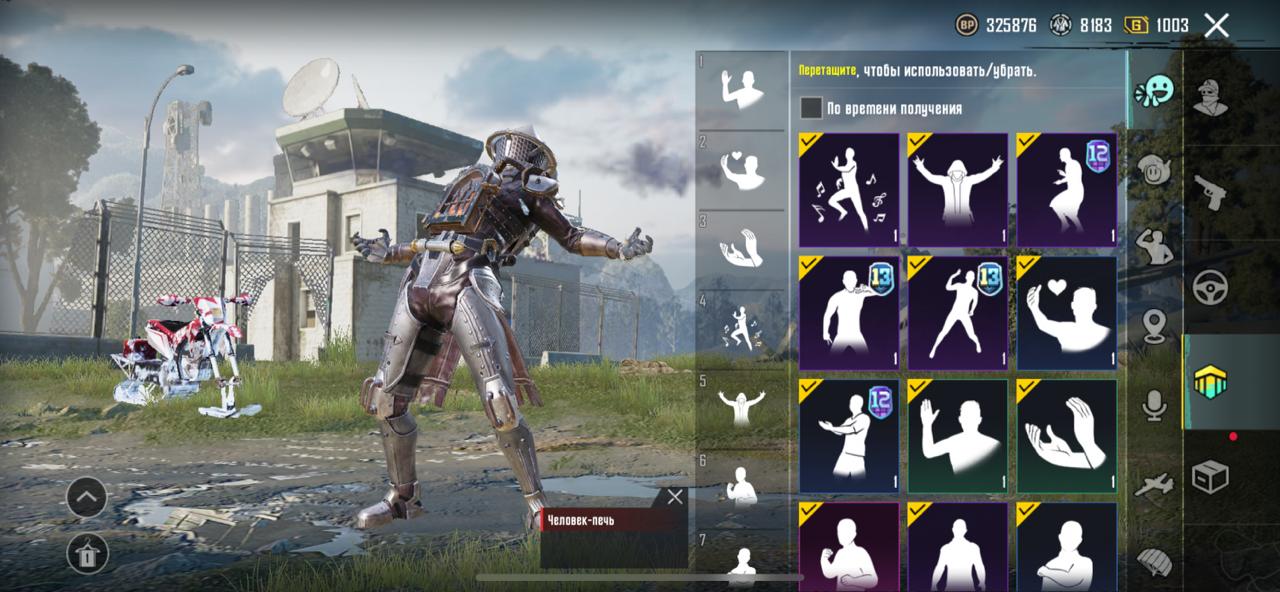Open the emotes category with the laughing face icon
The height and width of the screenshot is (592, 1280).
[x=1154, y=92]
